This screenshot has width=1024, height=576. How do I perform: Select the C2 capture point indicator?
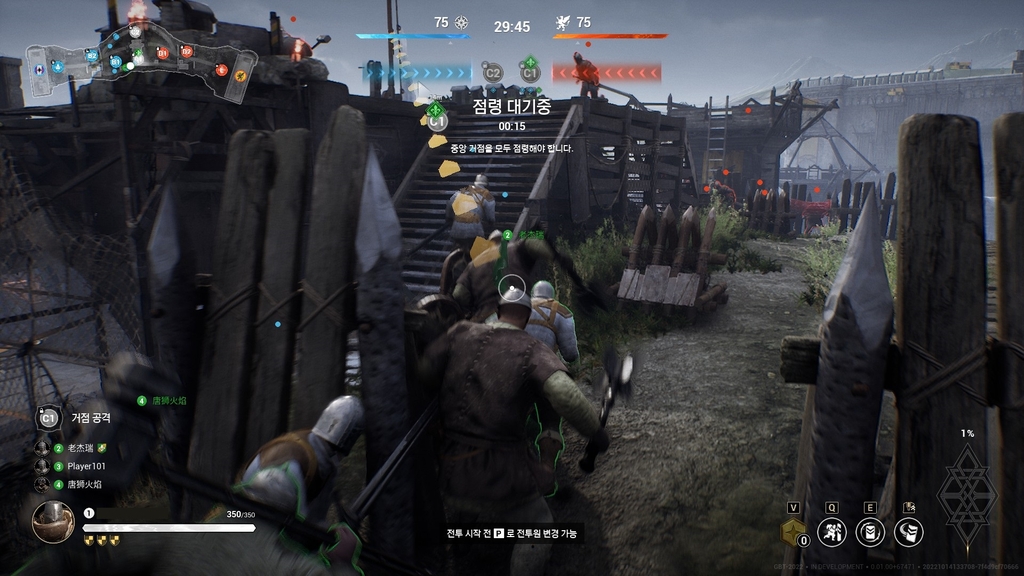[x=492, y=72]
